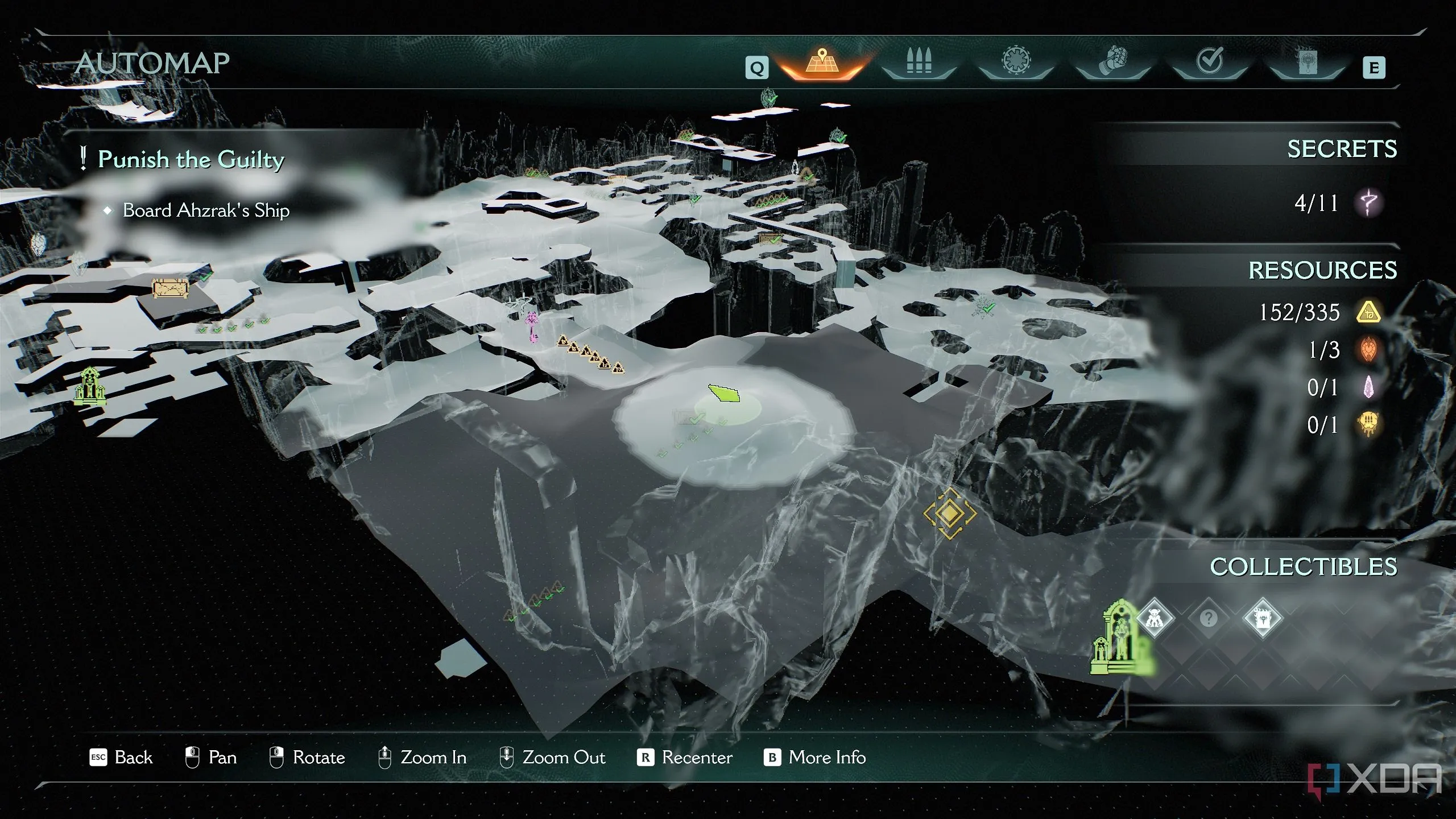
Task: Select the Punish the Guilty objective
Action: coord(191,159)
